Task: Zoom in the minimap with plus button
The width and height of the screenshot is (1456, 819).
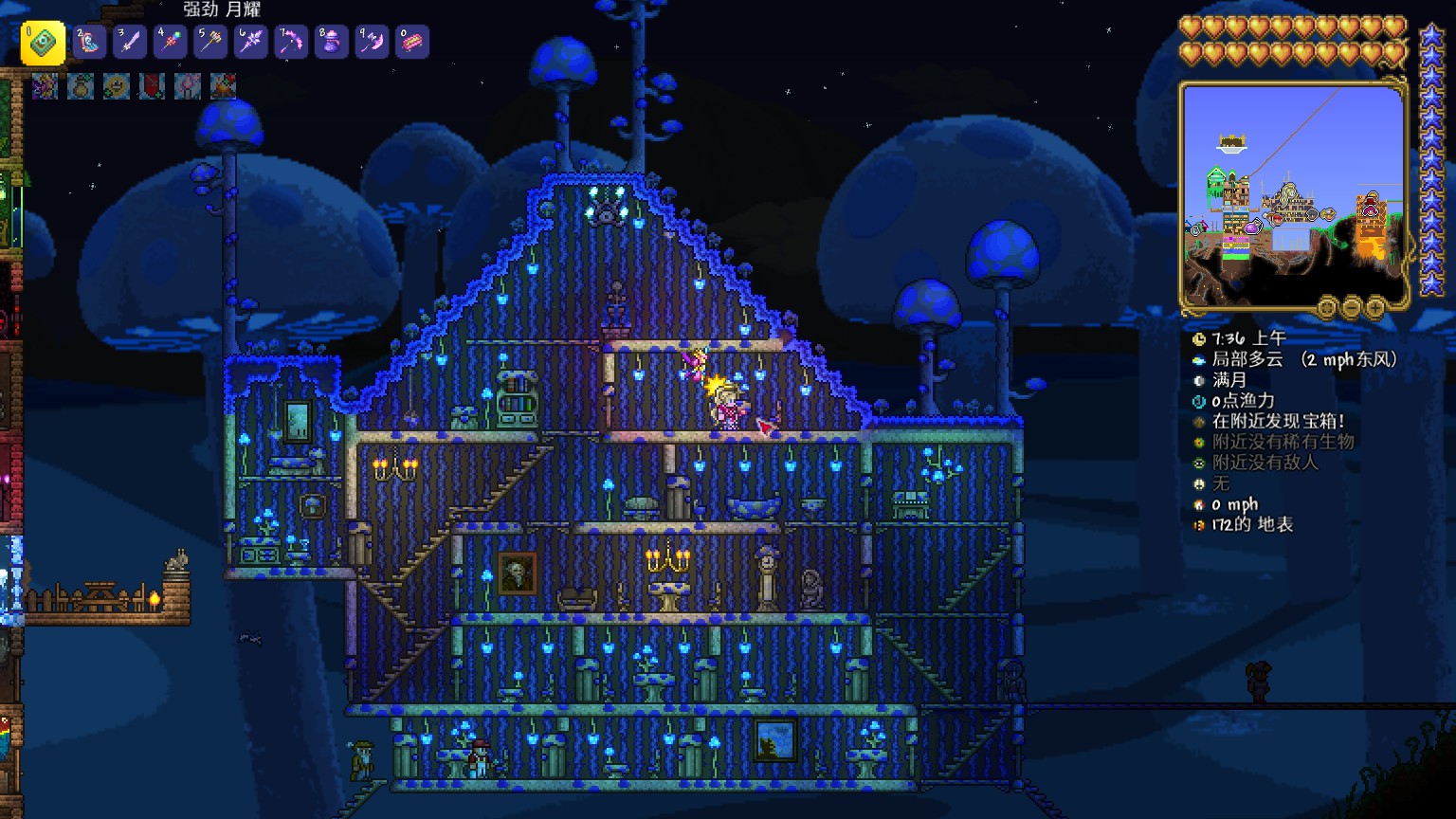Action: [x=1375, y=307]
